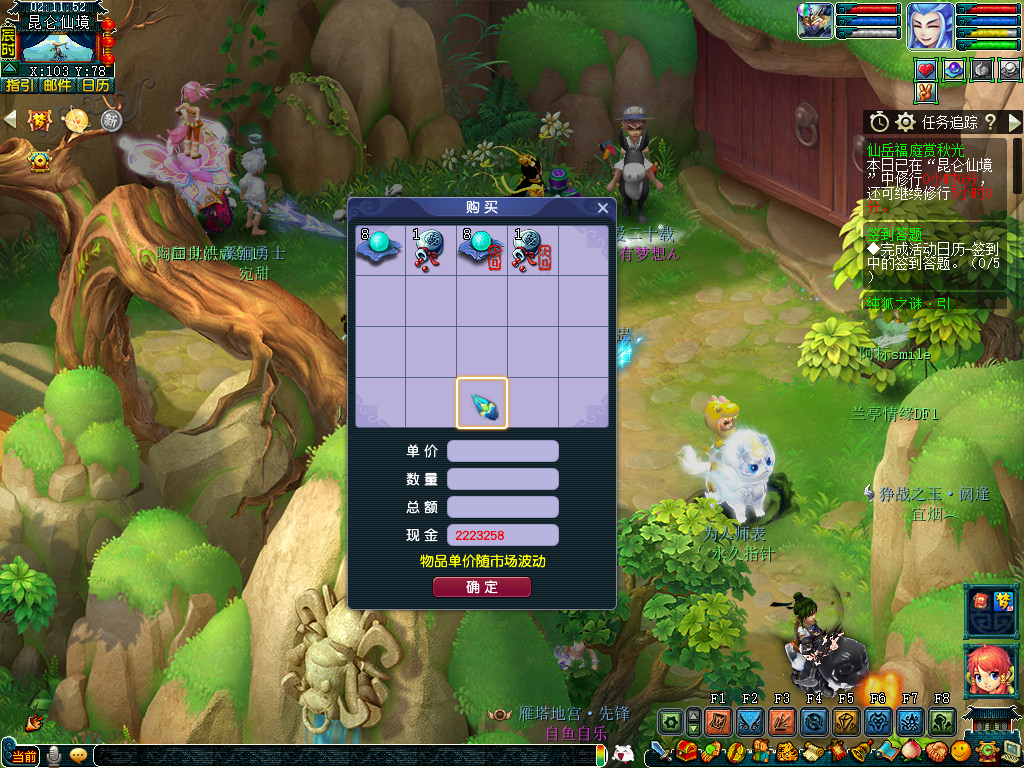Close the 购买 purchase window
This screenshot has height=768, width=1024.
tap(602, 208)
